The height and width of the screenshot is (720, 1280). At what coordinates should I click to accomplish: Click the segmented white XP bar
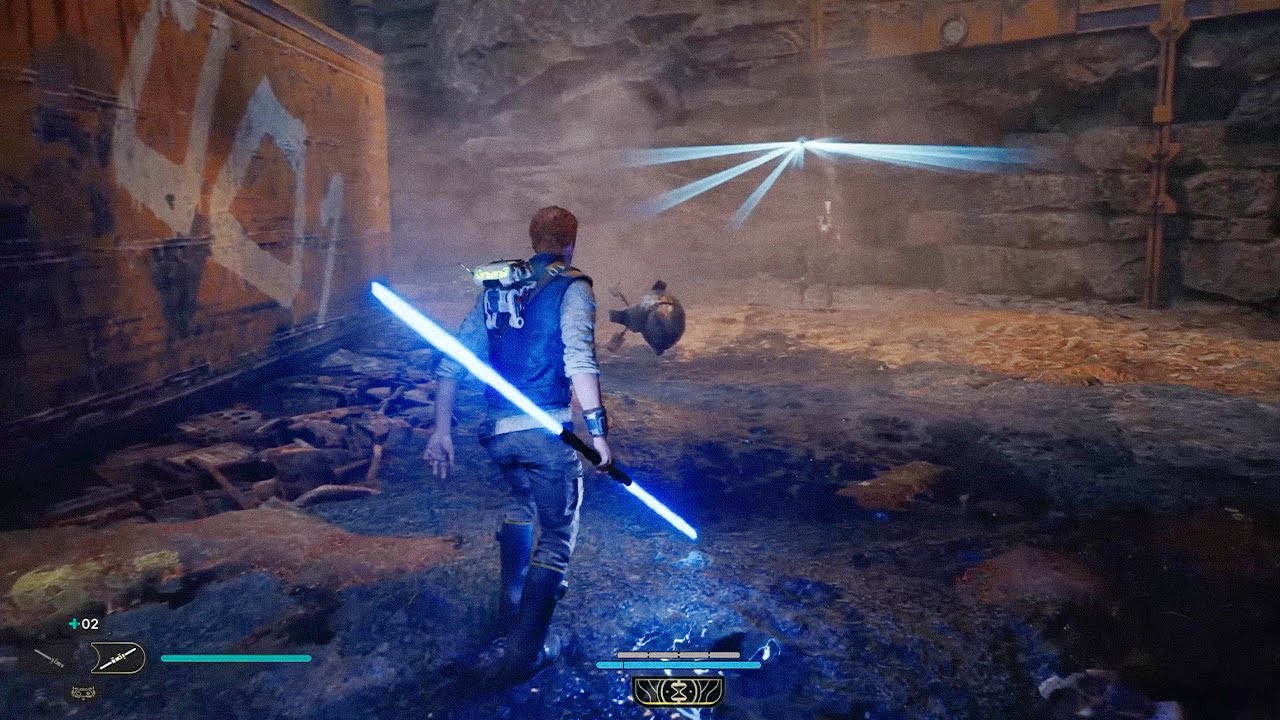pyautogui.click(x=680, y=654)
